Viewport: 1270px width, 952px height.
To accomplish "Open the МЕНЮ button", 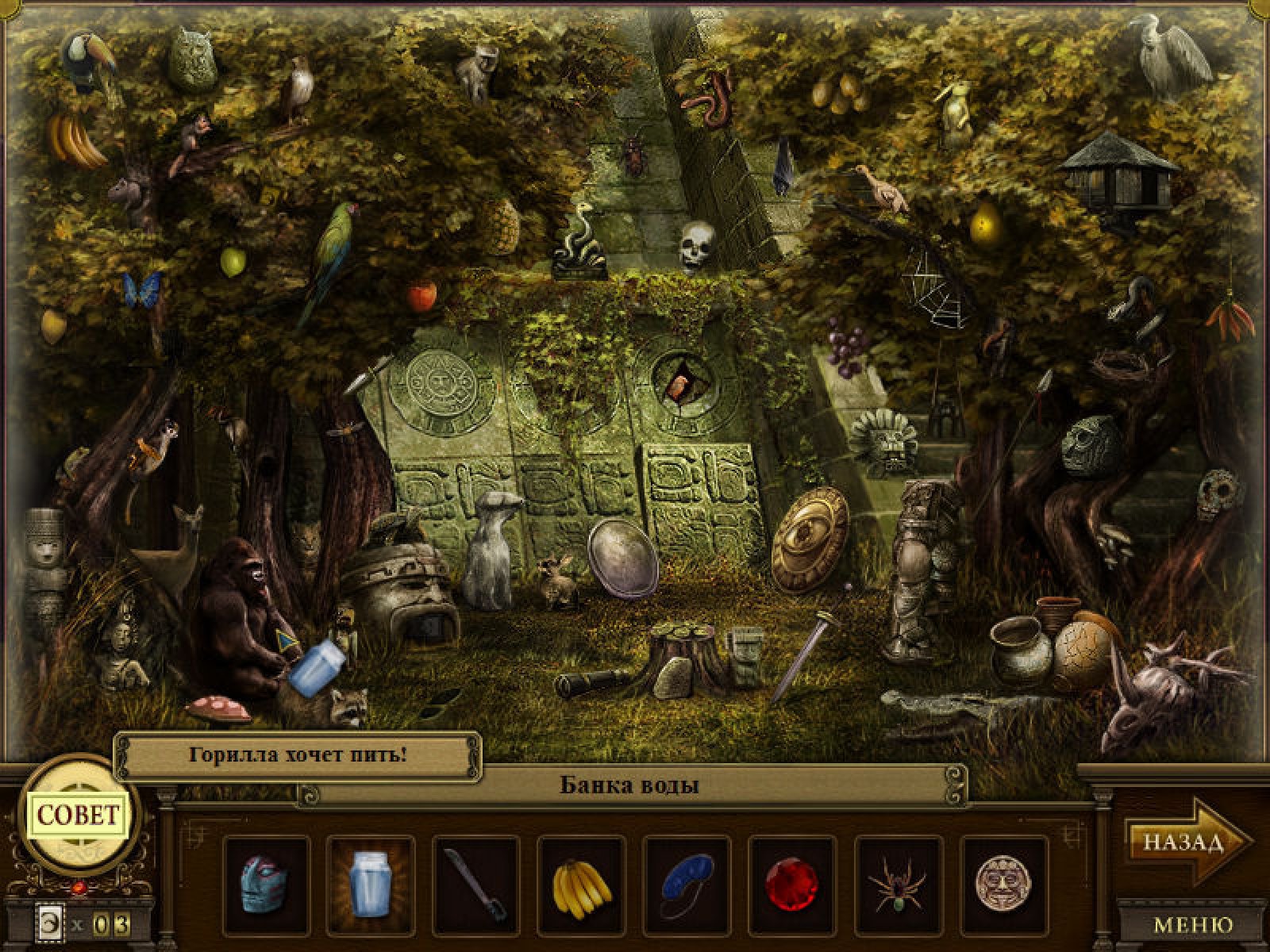I will point(1193,924).
